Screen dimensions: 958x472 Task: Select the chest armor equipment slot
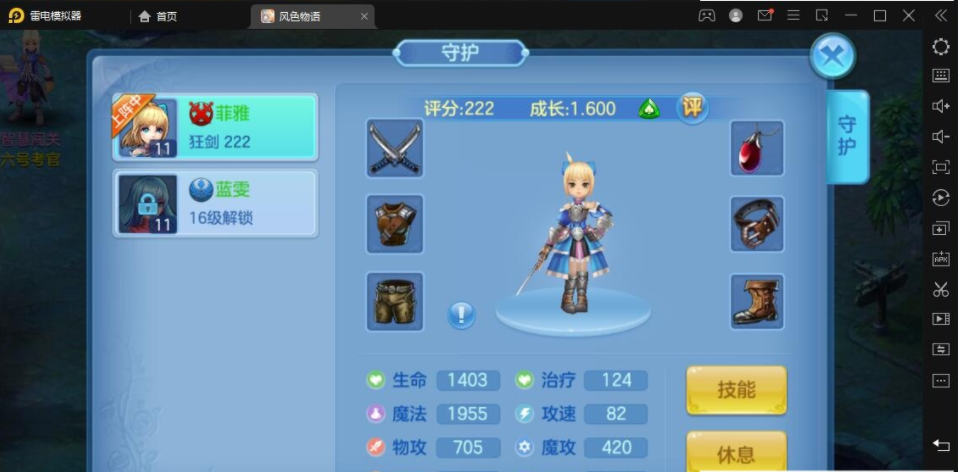[x=395, y=224]
